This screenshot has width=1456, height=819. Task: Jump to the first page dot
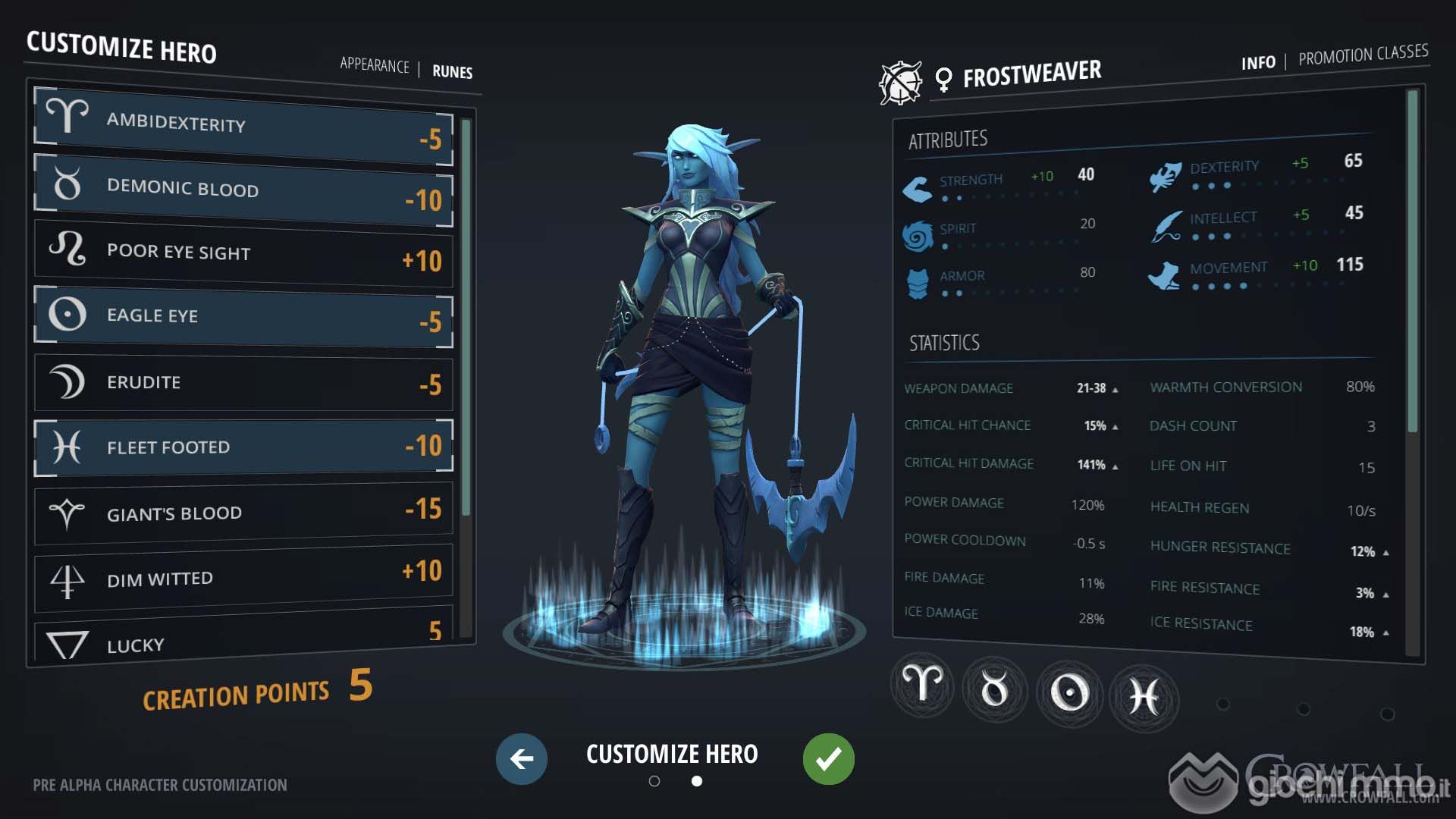pyautogui.click(x=654, y=781)
